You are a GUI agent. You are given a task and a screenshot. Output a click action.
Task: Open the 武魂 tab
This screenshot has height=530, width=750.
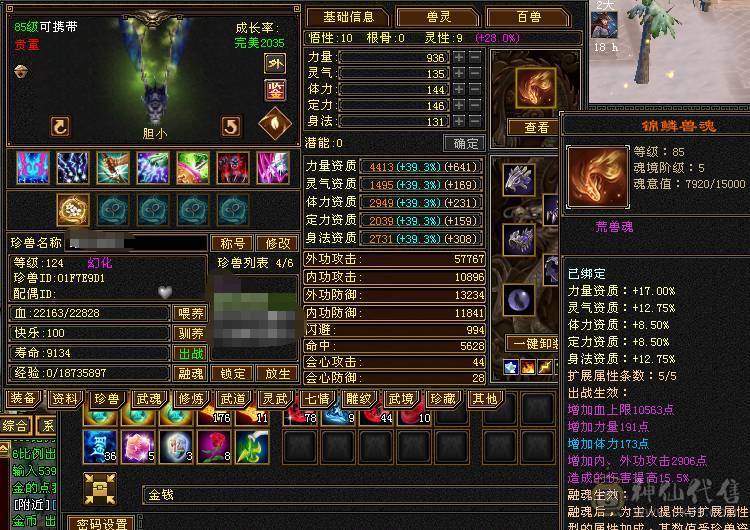149,399
